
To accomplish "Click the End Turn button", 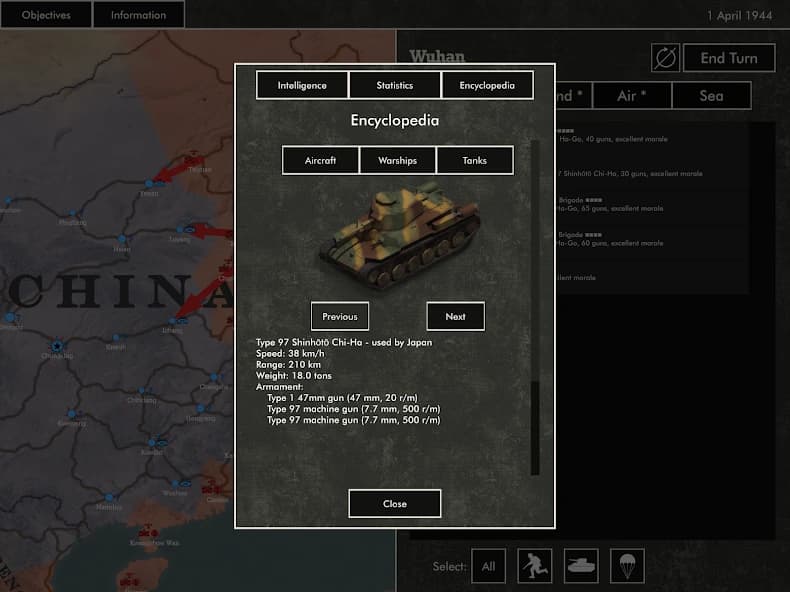I will coord(728,58).
